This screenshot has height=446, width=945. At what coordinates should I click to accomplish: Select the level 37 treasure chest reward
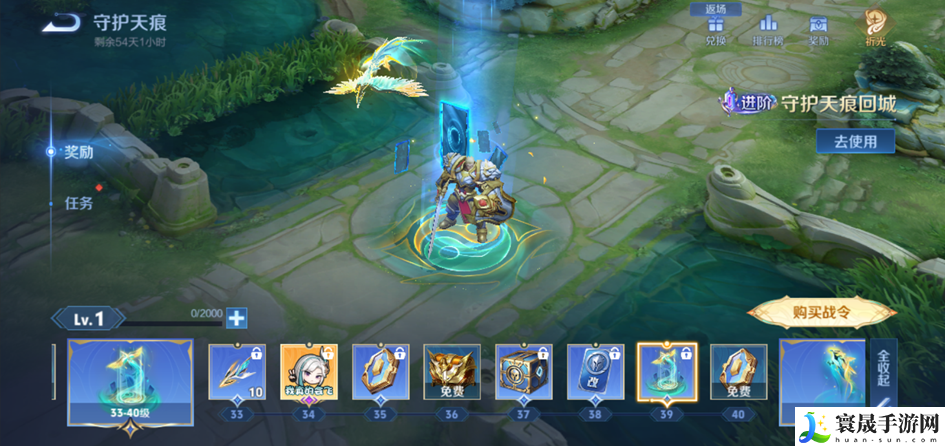pyautogui.click(x=524, y=372)
